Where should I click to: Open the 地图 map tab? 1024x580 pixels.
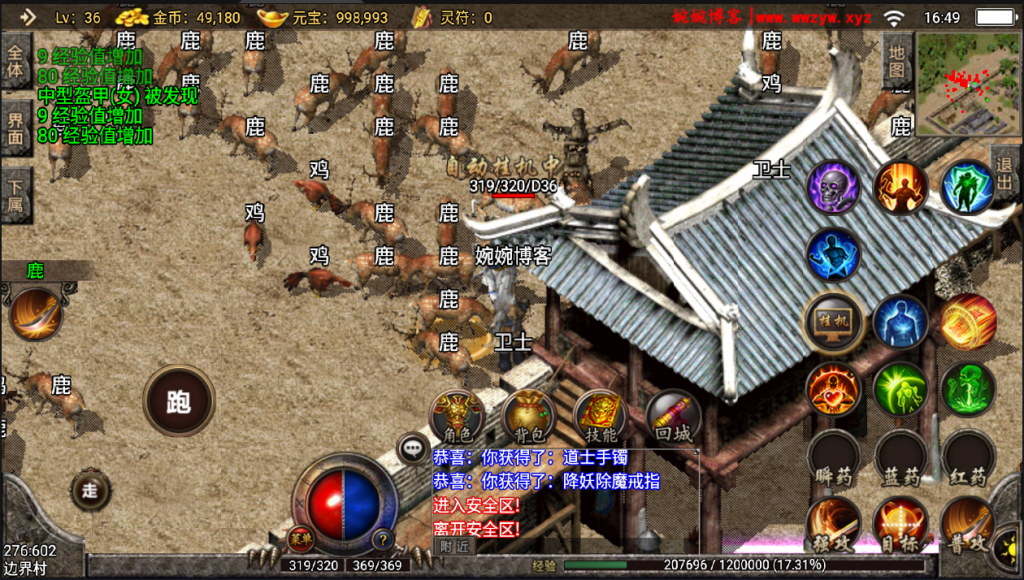pos(898,60)
